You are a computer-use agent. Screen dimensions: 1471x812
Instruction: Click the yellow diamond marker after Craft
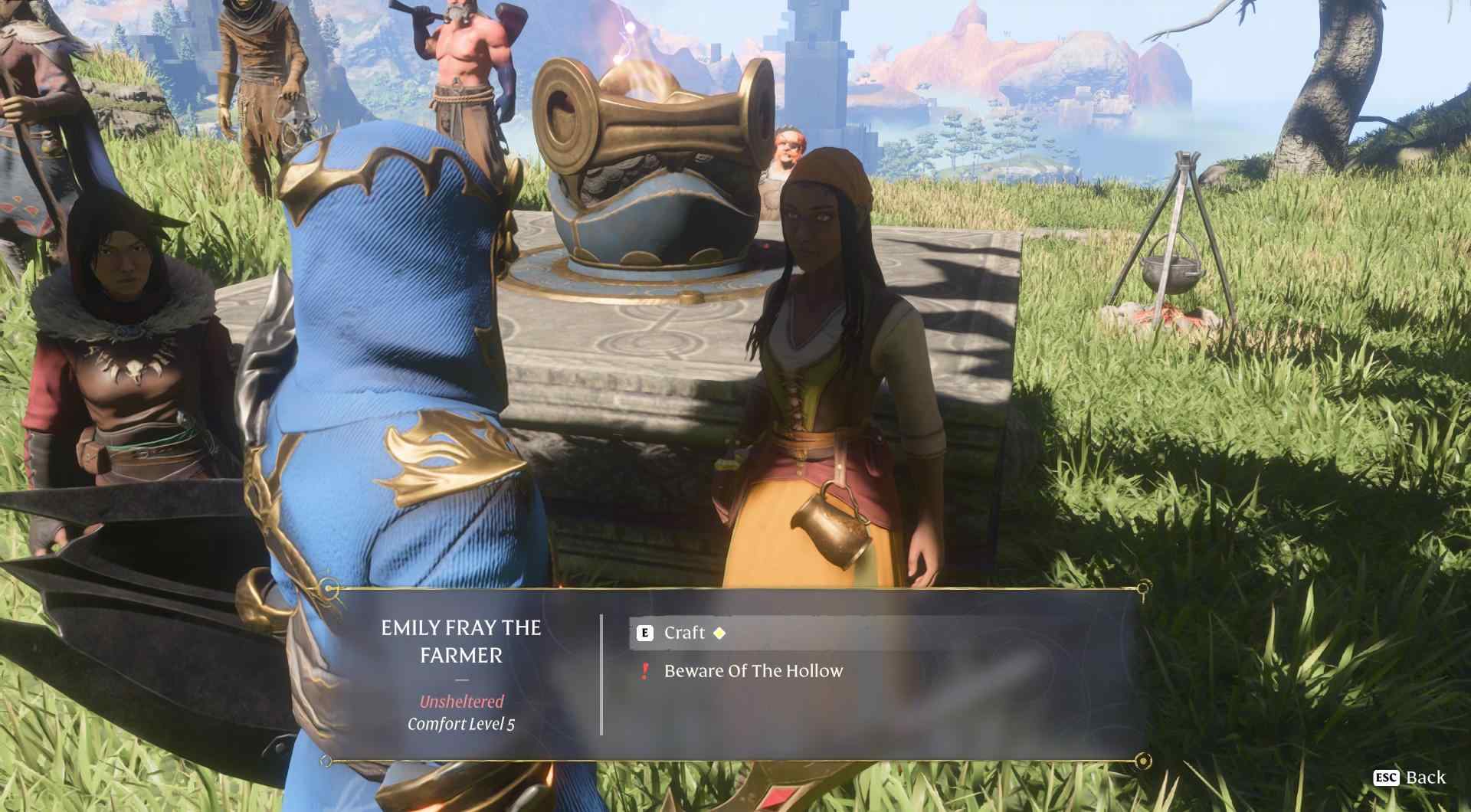[718, 634]
